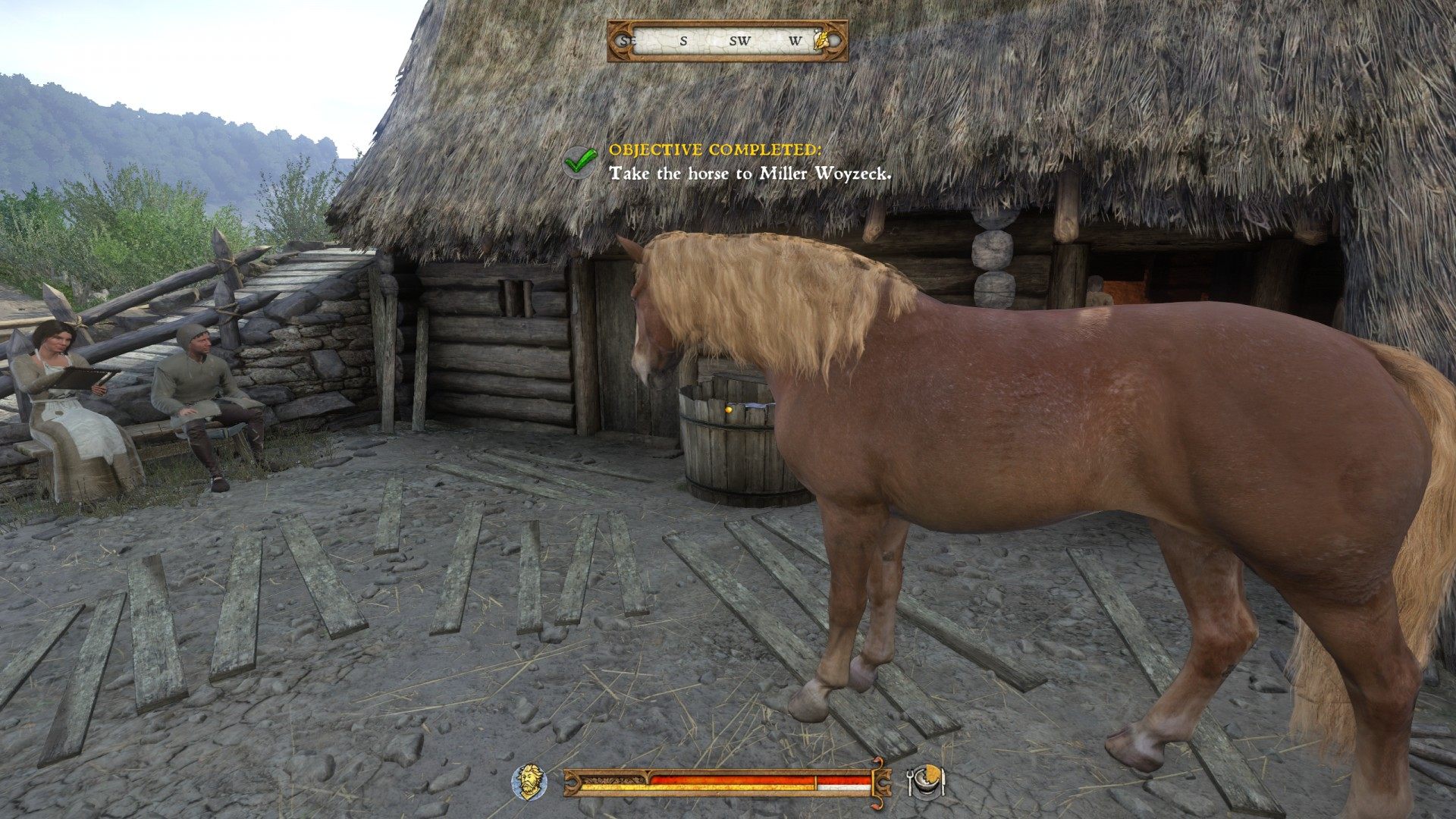1456x819 pixels.
Task: Click the wheat quest marker on the compass
Action: (821, 40)
